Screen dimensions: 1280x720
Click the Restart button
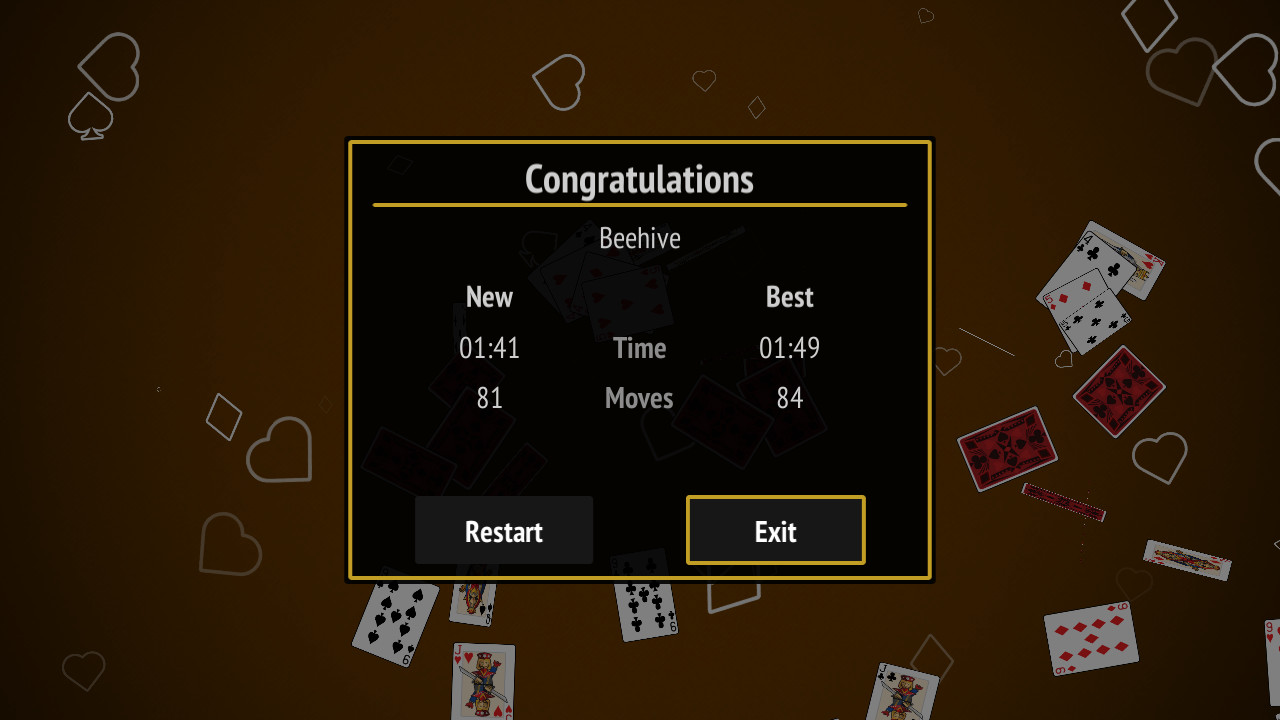click(x=503, y=530)
